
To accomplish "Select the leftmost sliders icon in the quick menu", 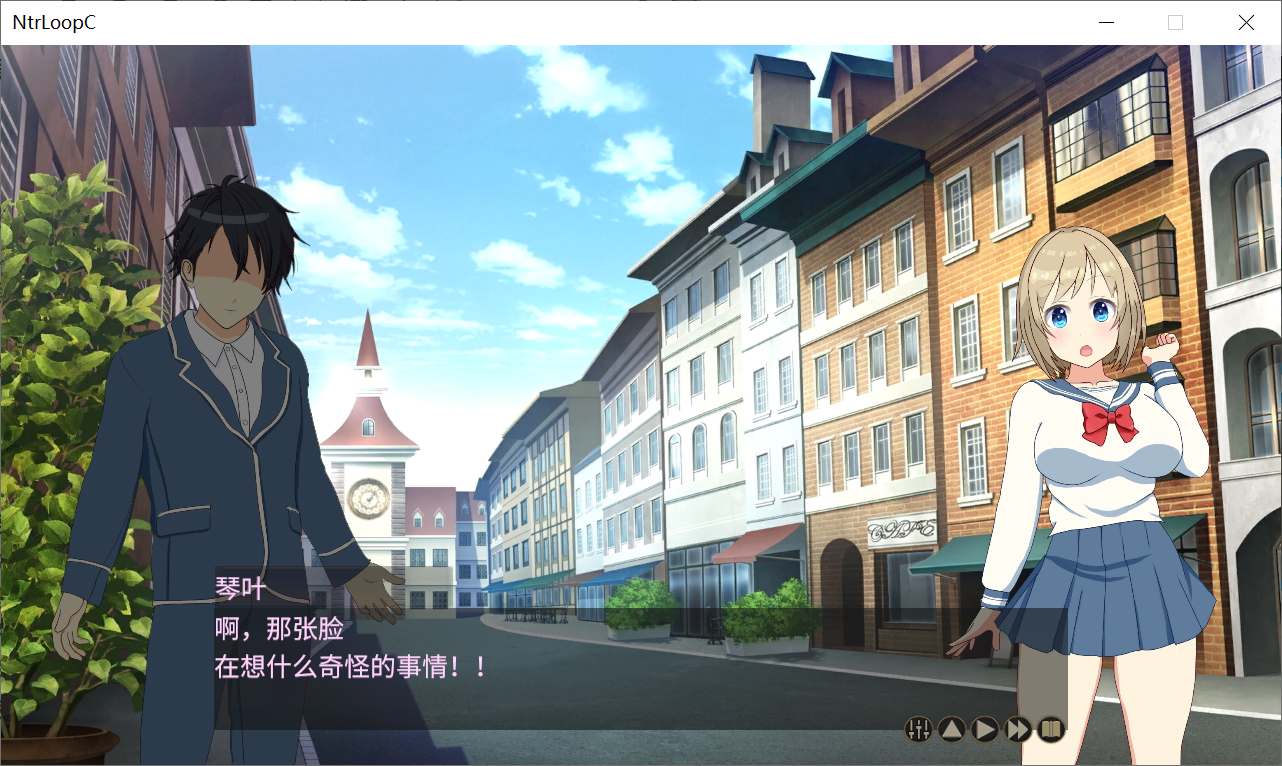I will [x=916, y=729].
